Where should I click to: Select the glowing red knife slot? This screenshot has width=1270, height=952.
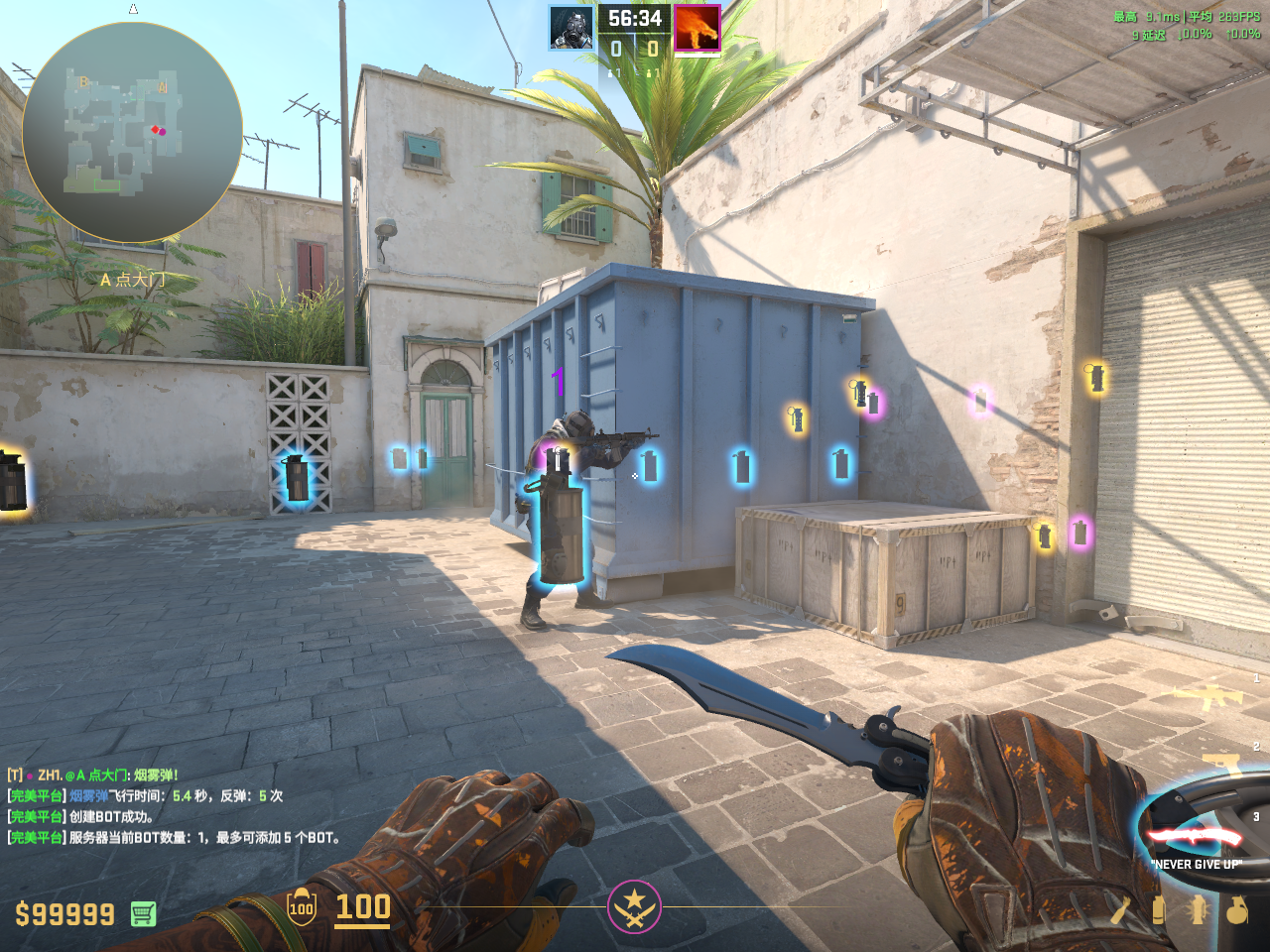point(1196,835)
